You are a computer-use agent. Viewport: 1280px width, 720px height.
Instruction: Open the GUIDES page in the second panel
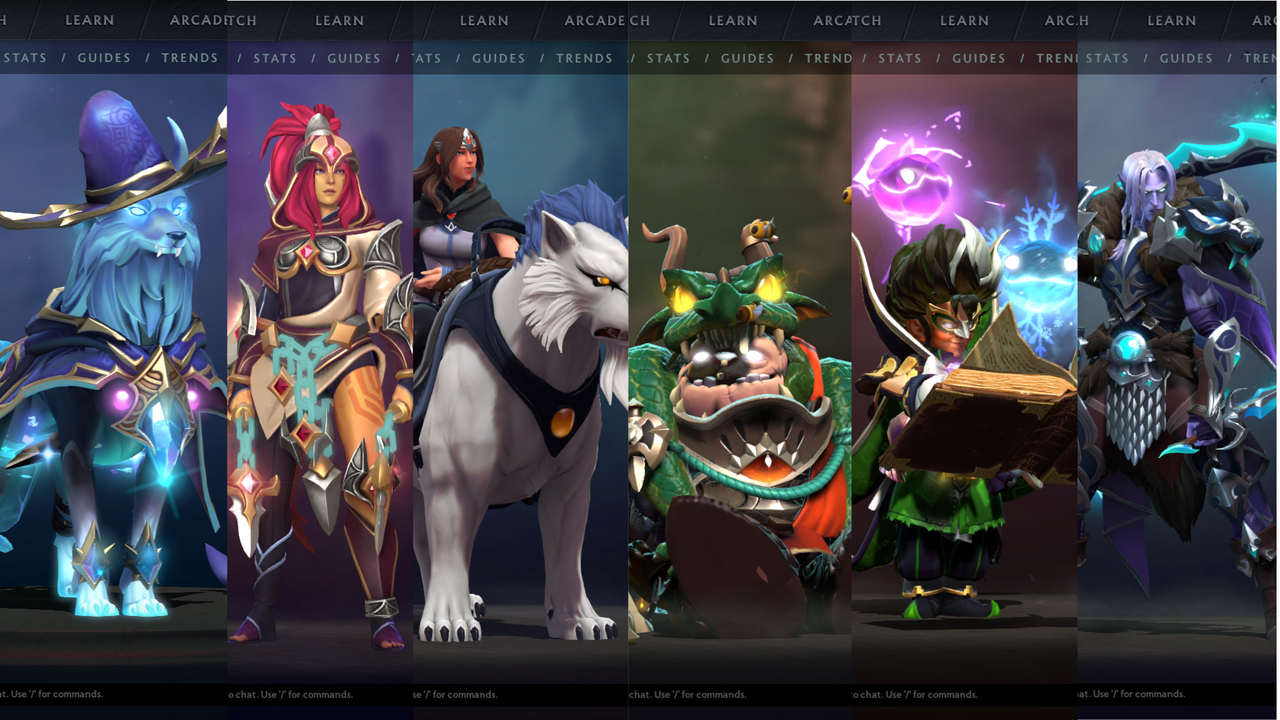pyautogui.click(x=353, y=58)
